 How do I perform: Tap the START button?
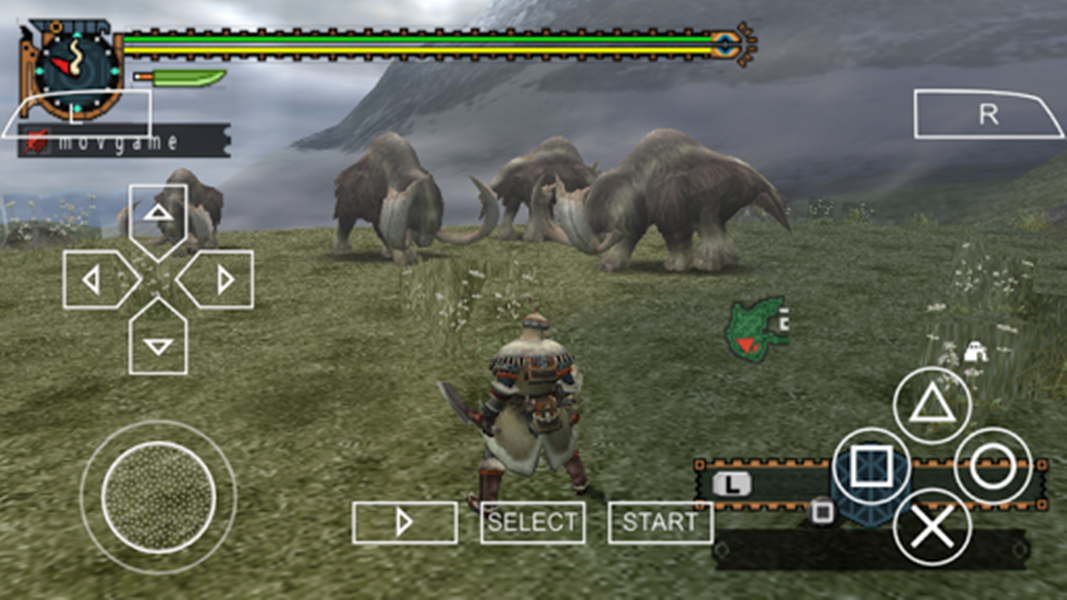pyautogui.click(x=660, y=522)
